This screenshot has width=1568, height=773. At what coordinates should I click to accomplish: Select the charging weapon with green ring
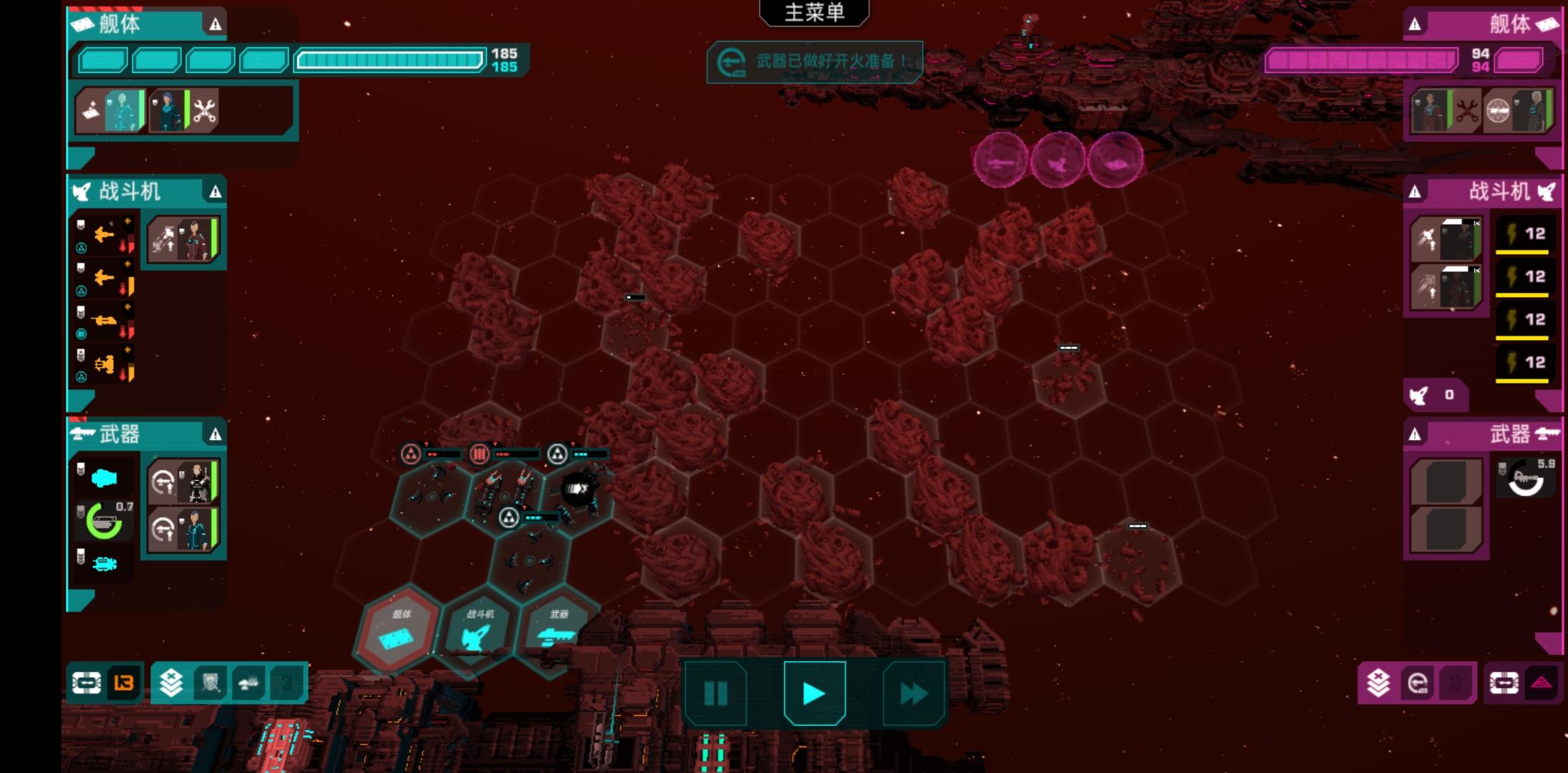pyautogui.click(x=105, y=520)
